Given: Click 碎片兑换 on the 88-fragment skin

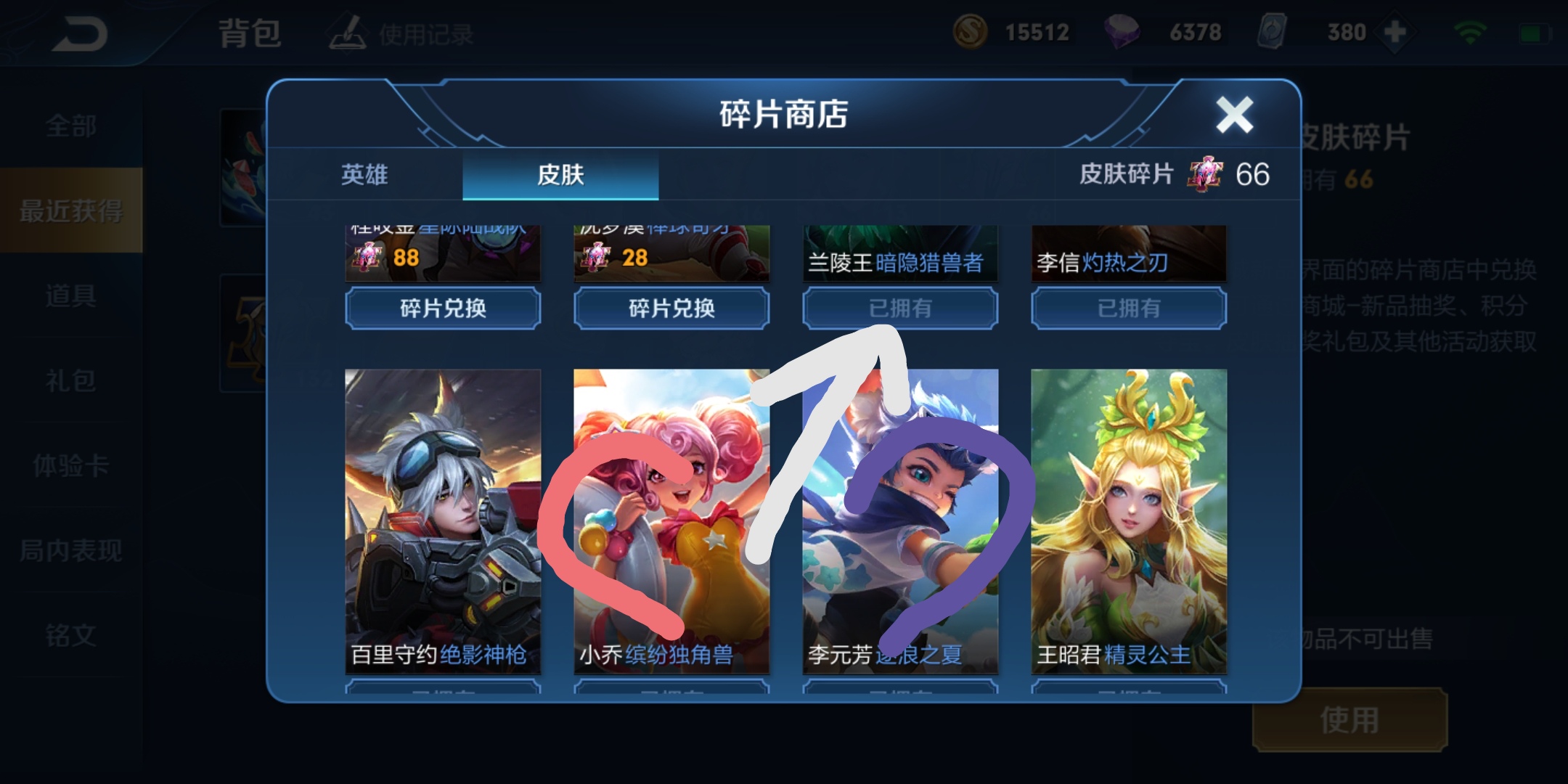Looking at the screenshot, I should coord(443,309).
